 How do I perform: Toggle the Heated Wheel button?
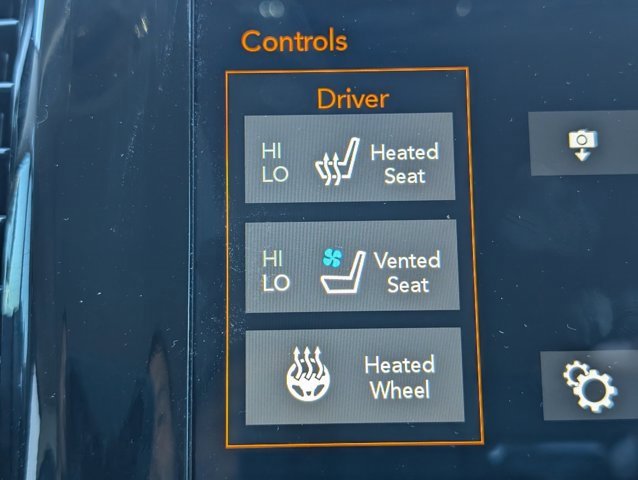(x=354, y=376)
